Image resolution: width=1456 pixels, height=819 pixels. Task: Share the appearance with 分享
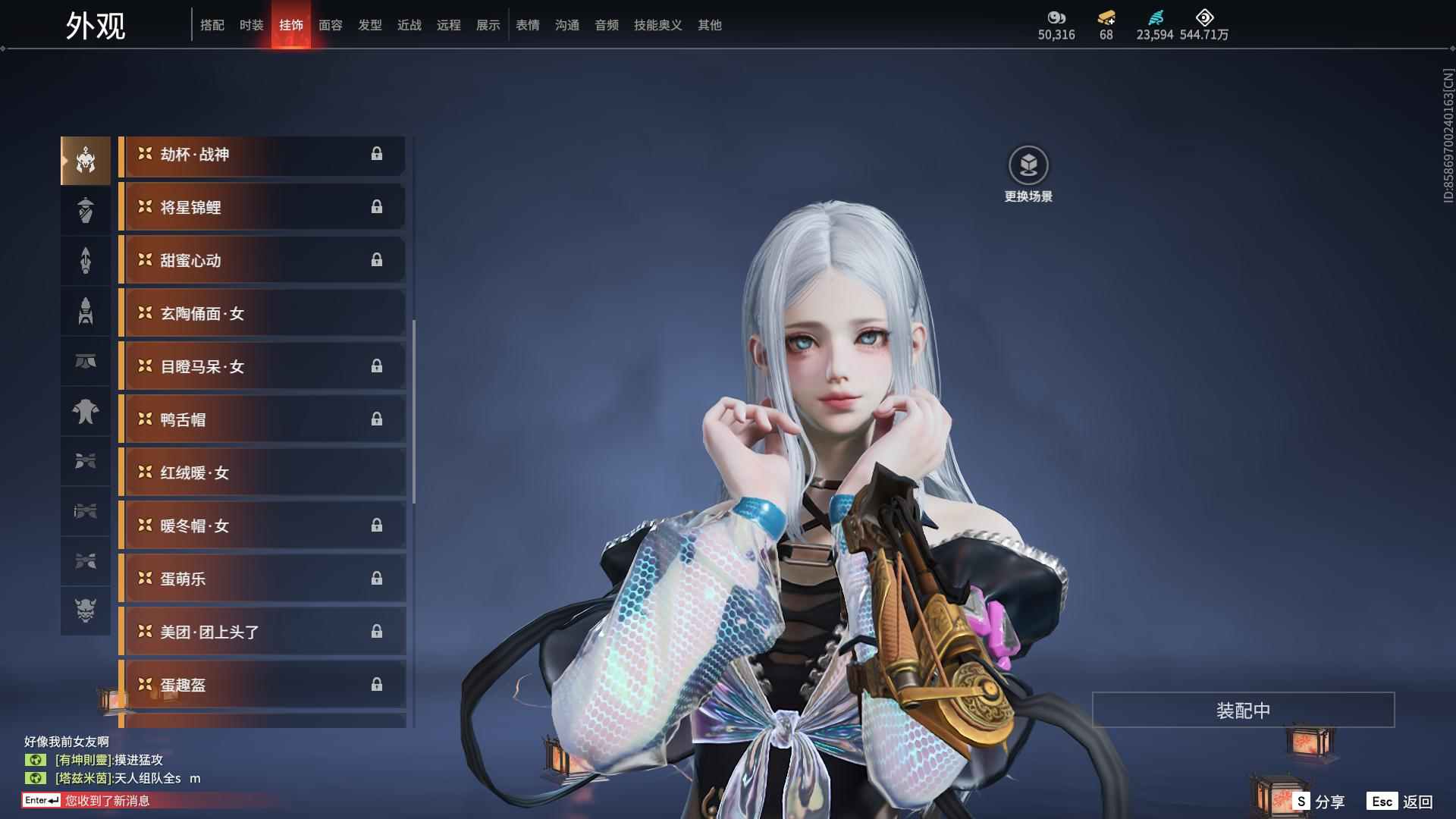point(1319,802)
